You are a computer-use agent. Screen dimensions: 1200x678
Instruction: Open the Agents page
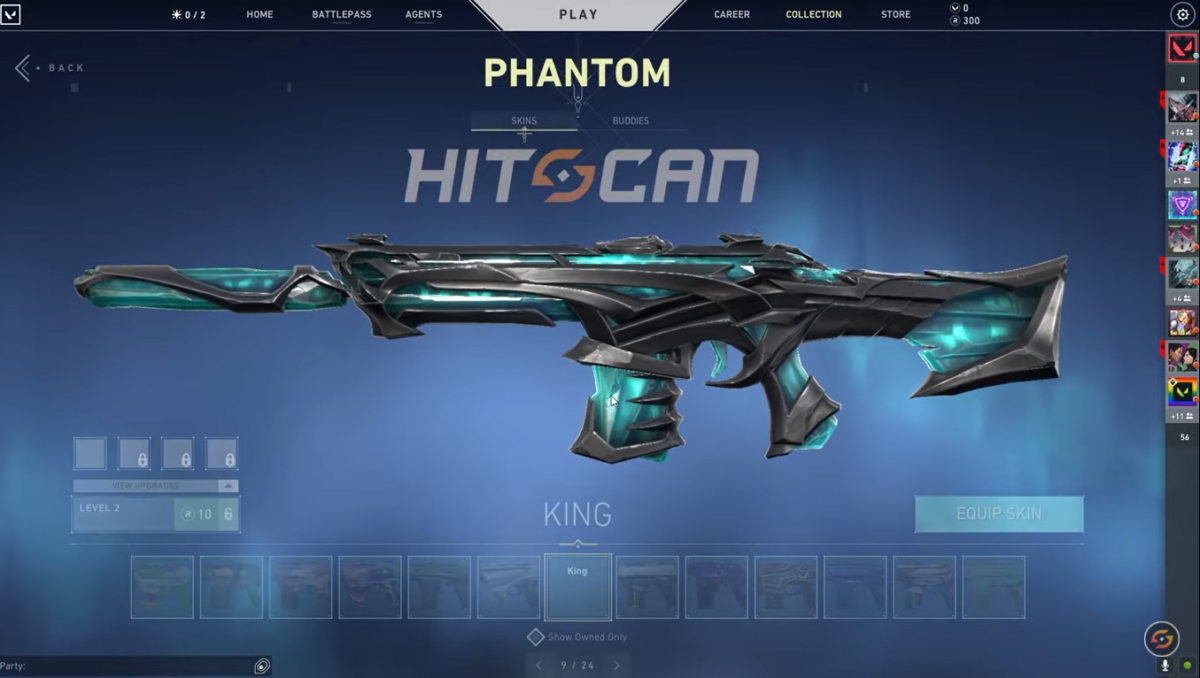pos(424,15)
